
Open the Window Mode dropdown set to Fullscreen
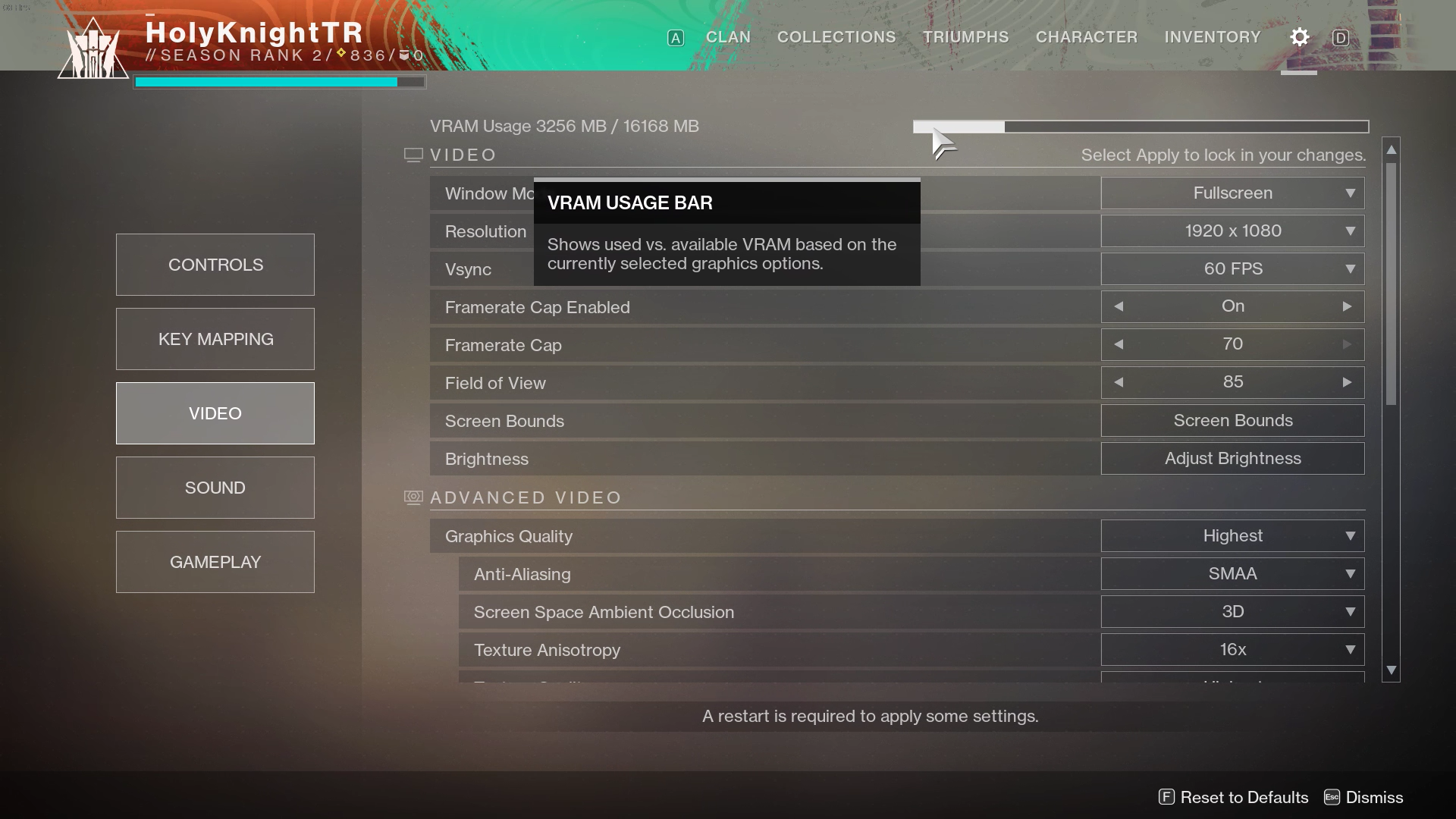click(1232, 193)
